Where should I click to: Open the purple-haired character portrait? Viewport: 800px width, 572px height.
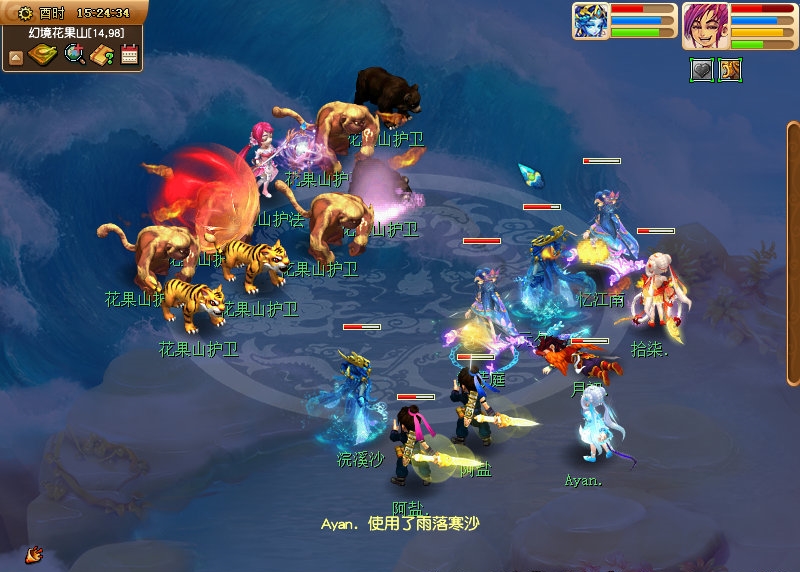tap(706, 25)
